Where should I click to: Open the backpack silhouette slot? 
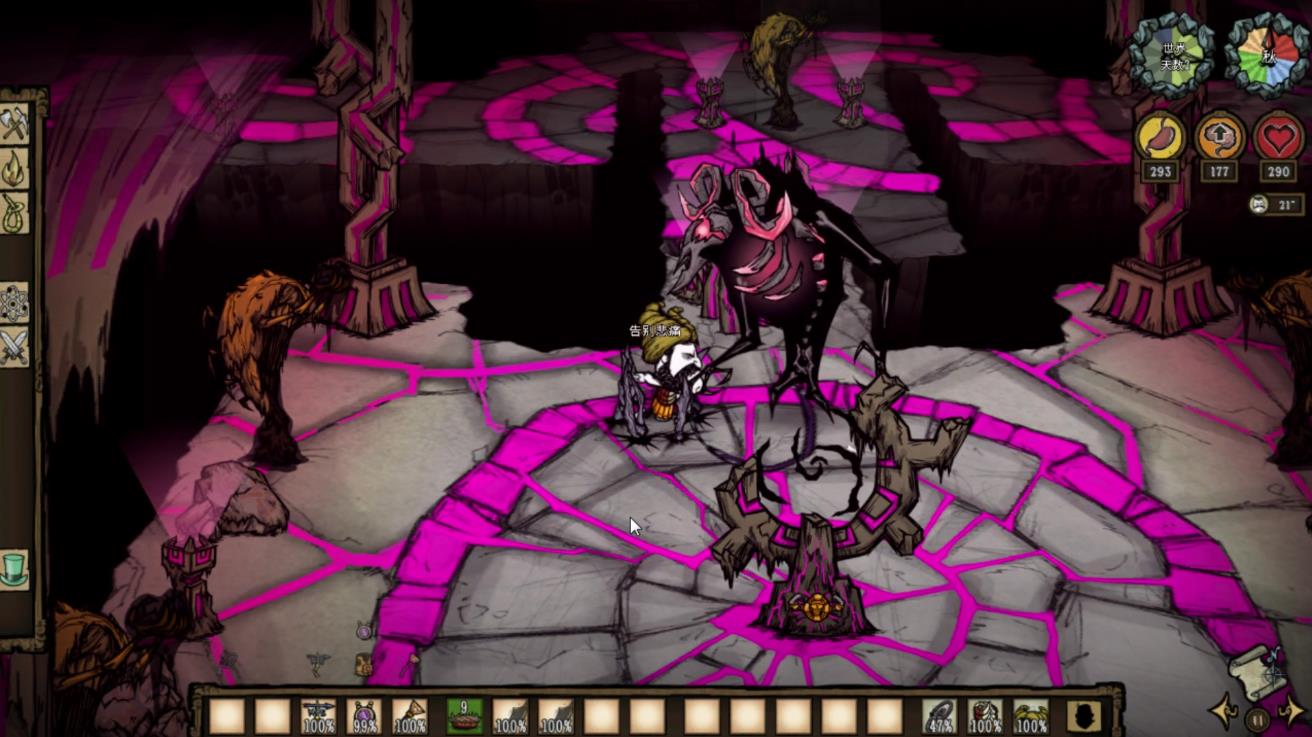point(1084,716)
